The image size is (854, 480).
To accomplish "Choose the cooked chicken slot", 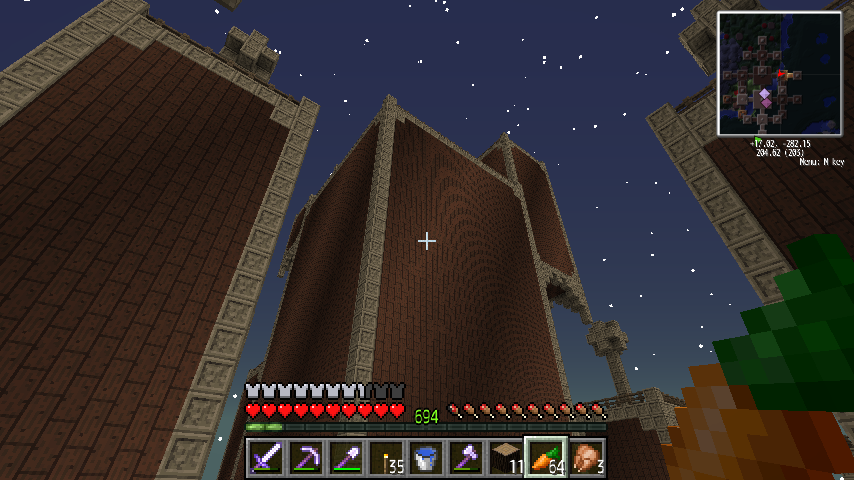I will click(x=586, y=458).
